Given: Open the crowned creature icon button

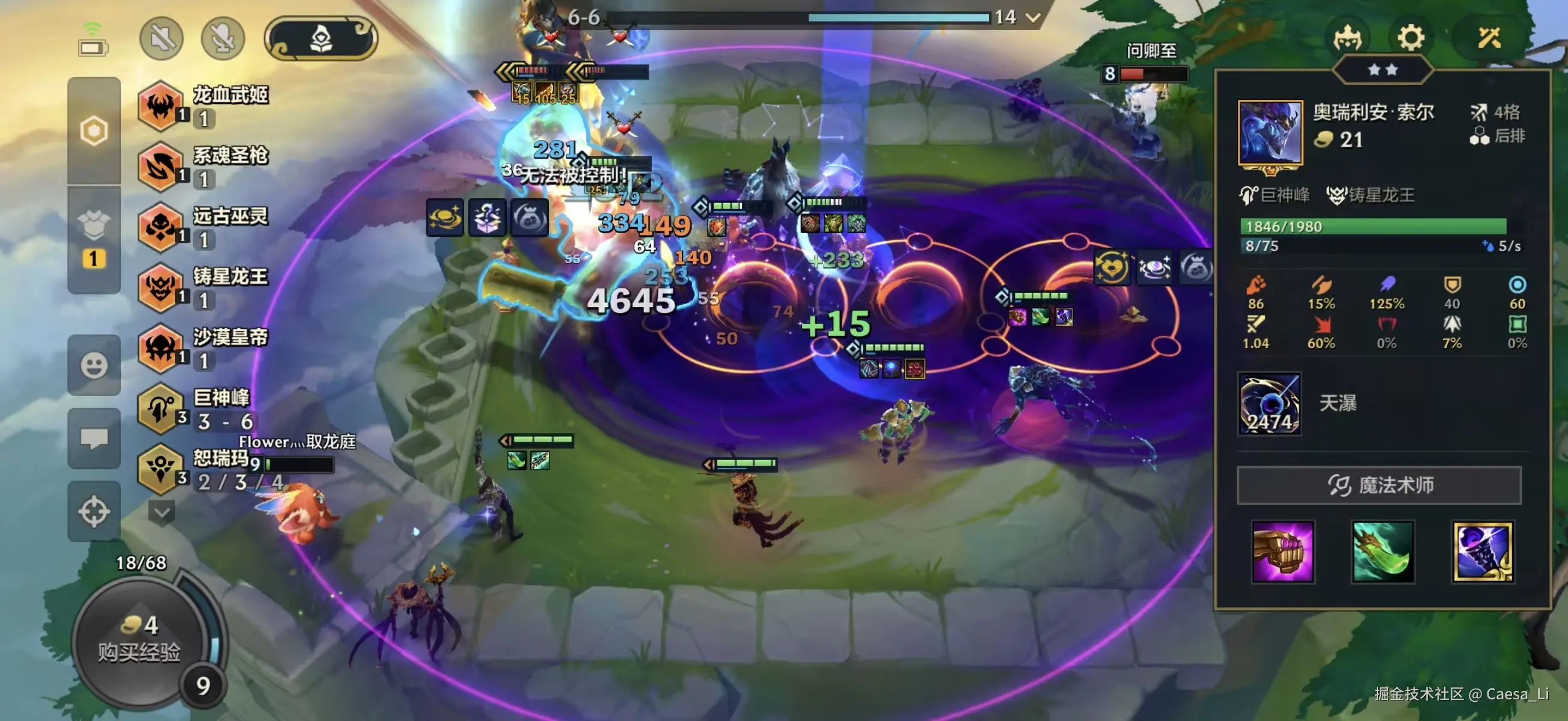Looking at the screenshot, I should (x=1347, y=38).
